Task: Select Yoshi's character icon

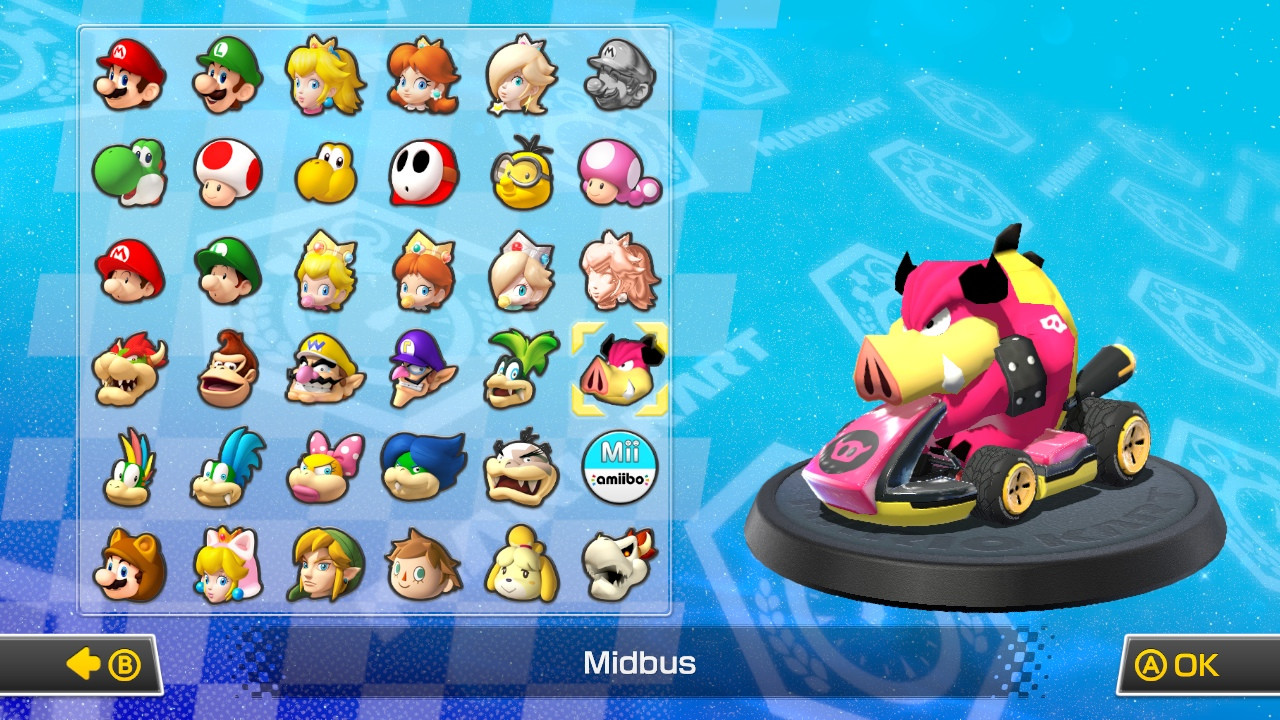Action: 127,175
